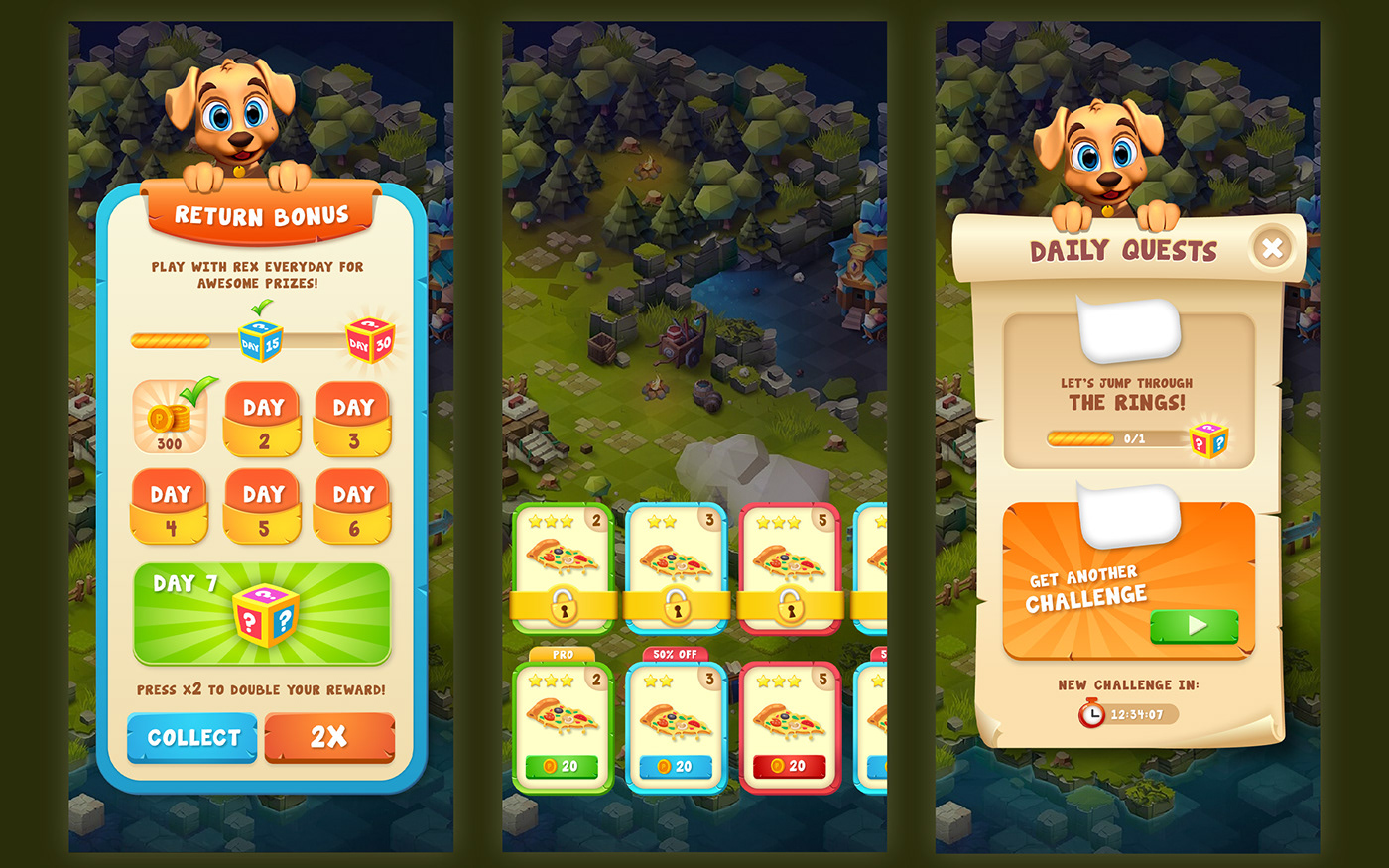Viewport: 1389px width, 868px height.
Task: Tap the padlock on the red pizza level card
Action: tap(791, 606)
